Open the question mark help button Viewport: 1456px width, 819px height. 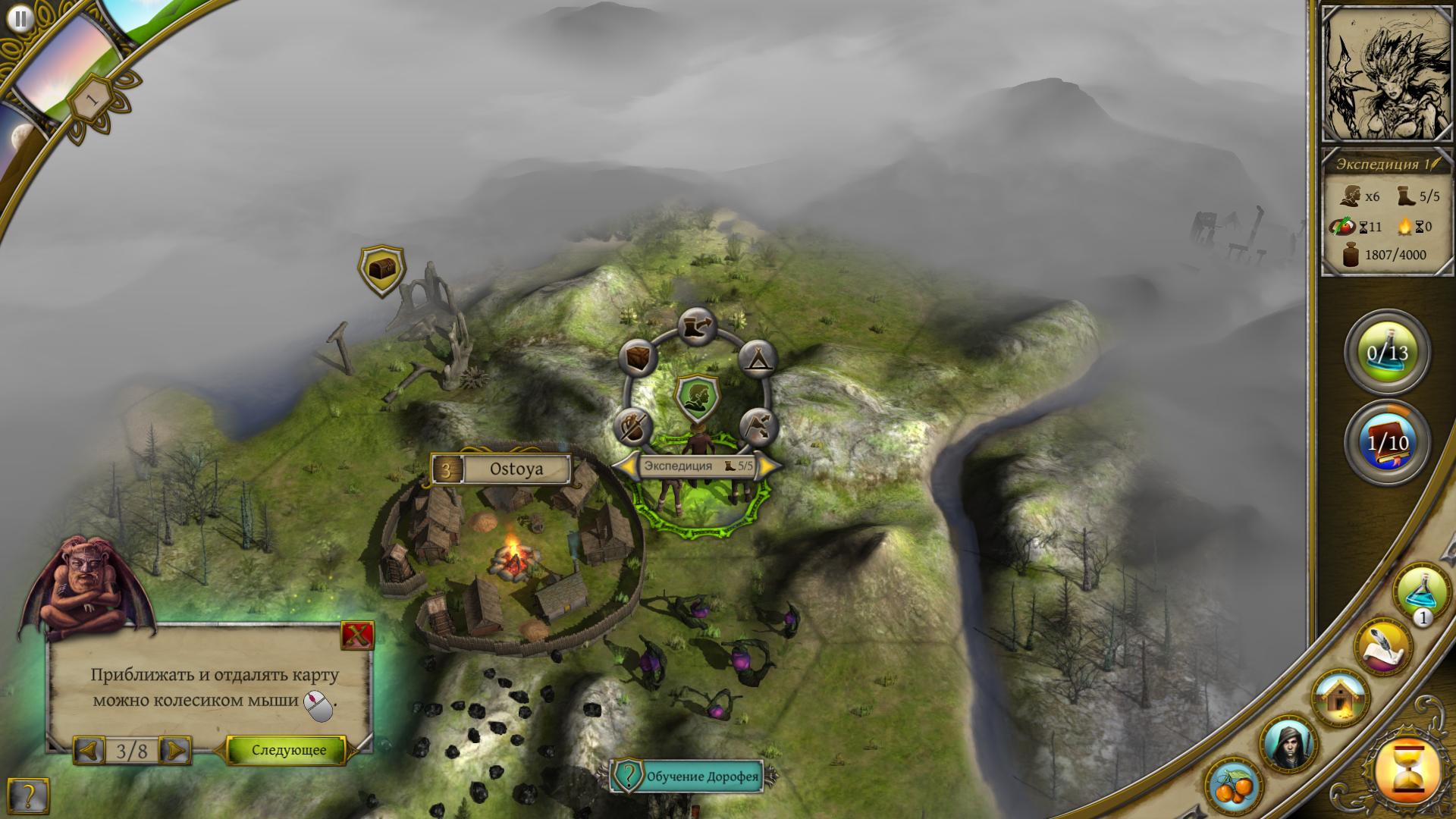tap(28, 795)
